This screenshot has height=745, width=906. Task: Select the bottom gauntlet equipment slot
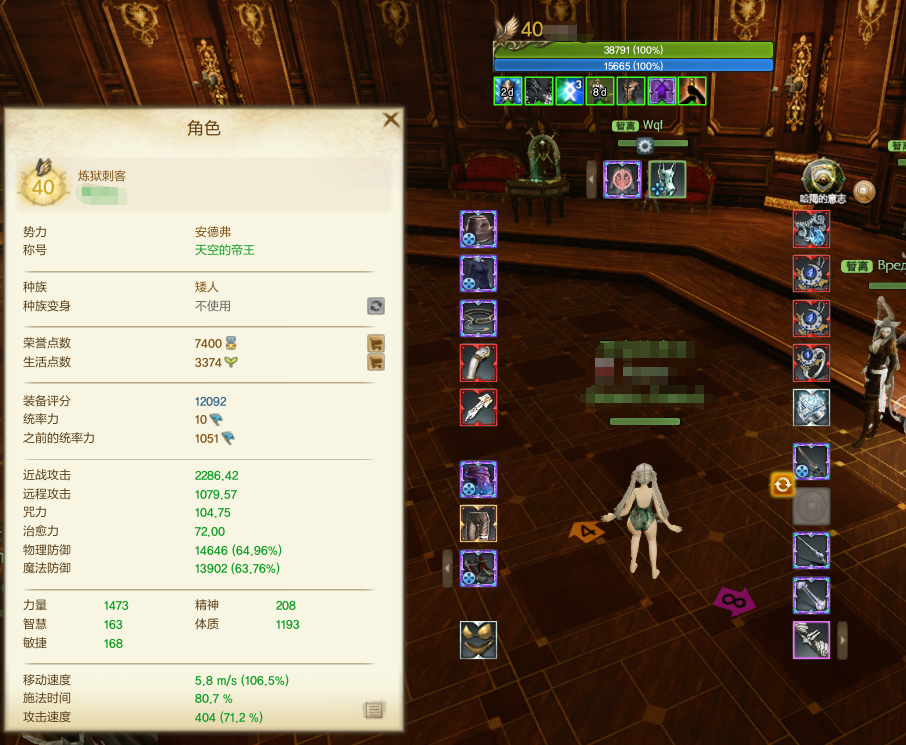(811, 639)
